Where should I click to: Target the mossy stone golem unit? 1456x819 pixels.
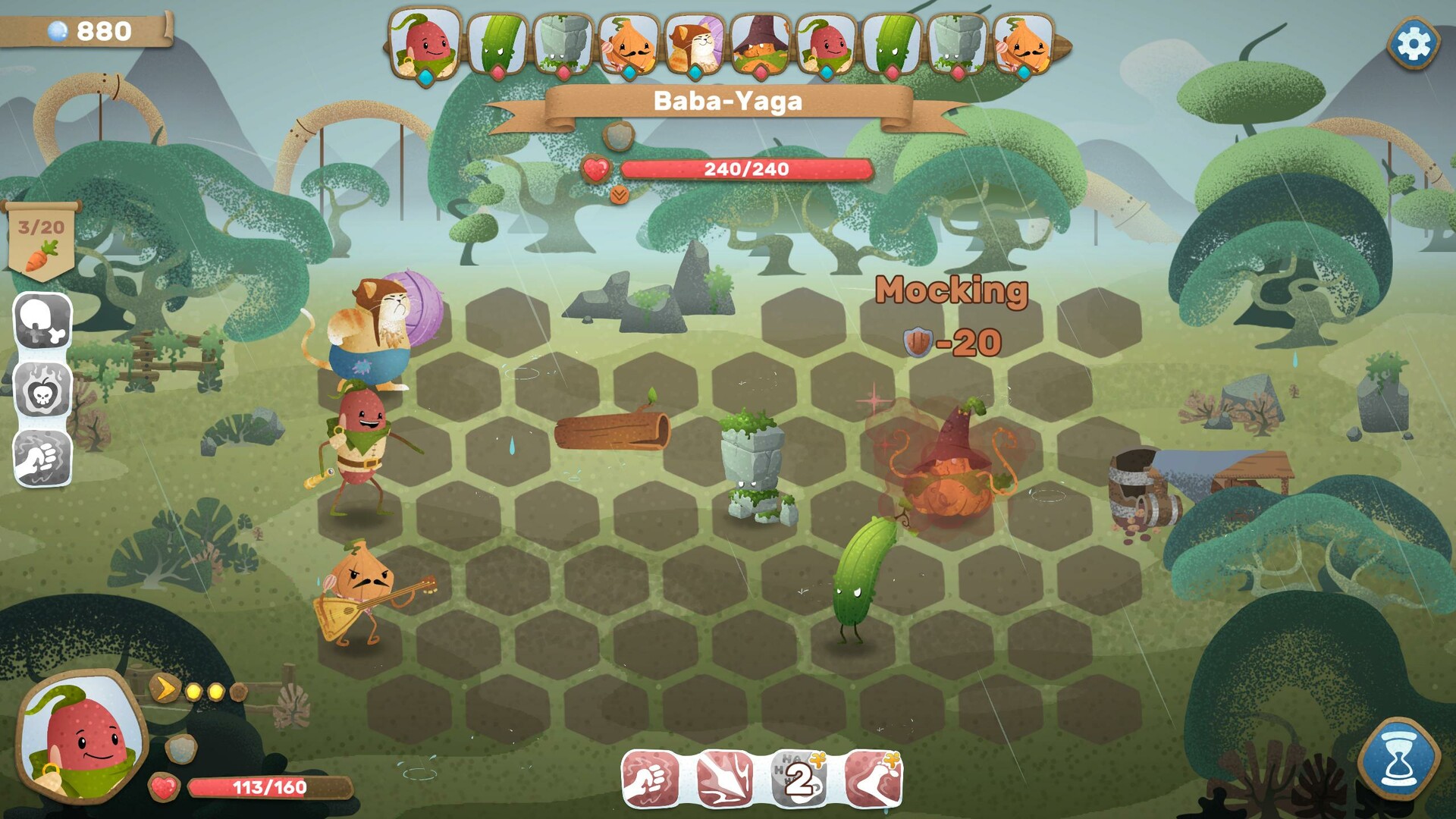point(755,466)
